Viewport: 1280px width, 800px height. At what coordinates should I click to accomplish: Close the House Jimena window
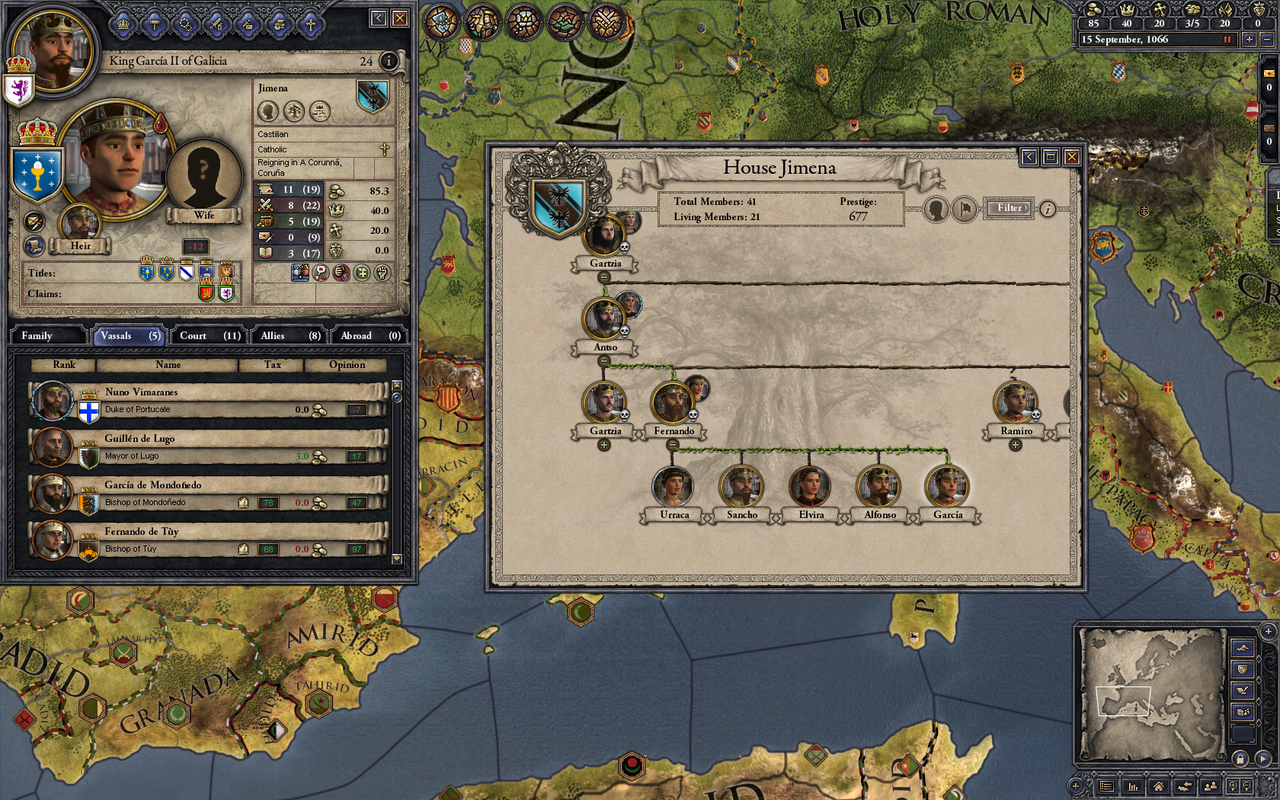(1071, 157)
